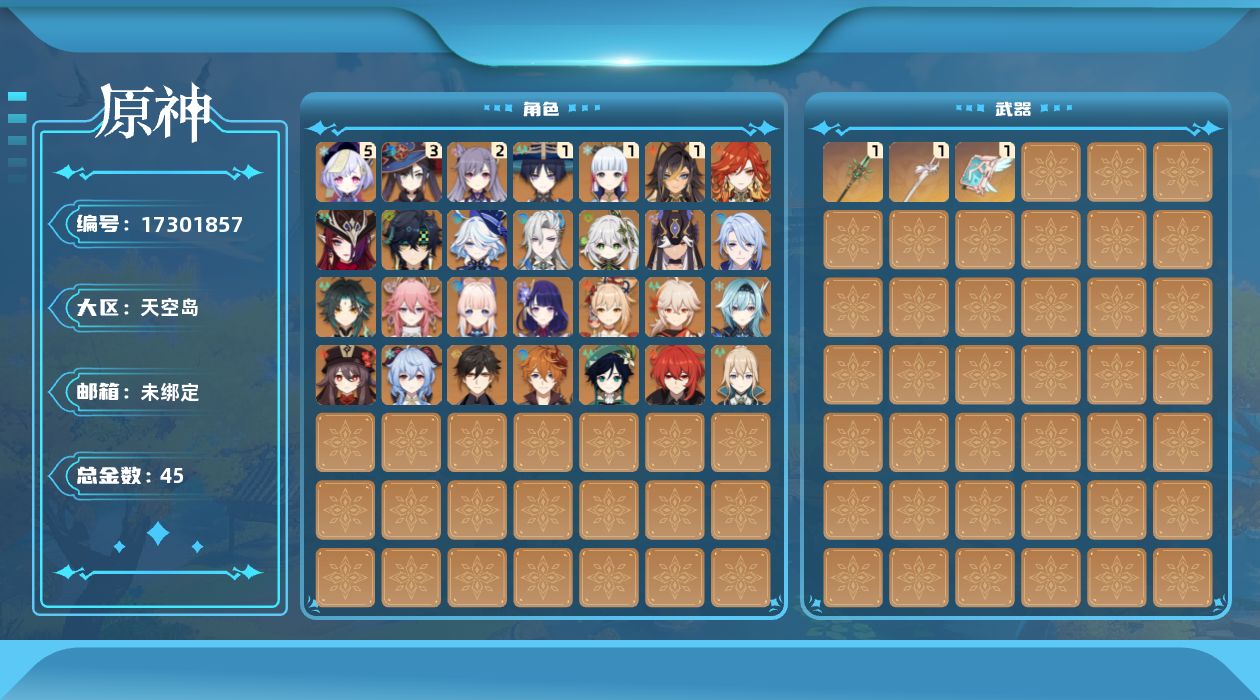Click the winged catalyst book weapon slot
The width and height of the screenshot is (1260, 700).
[x=985, y=172]
